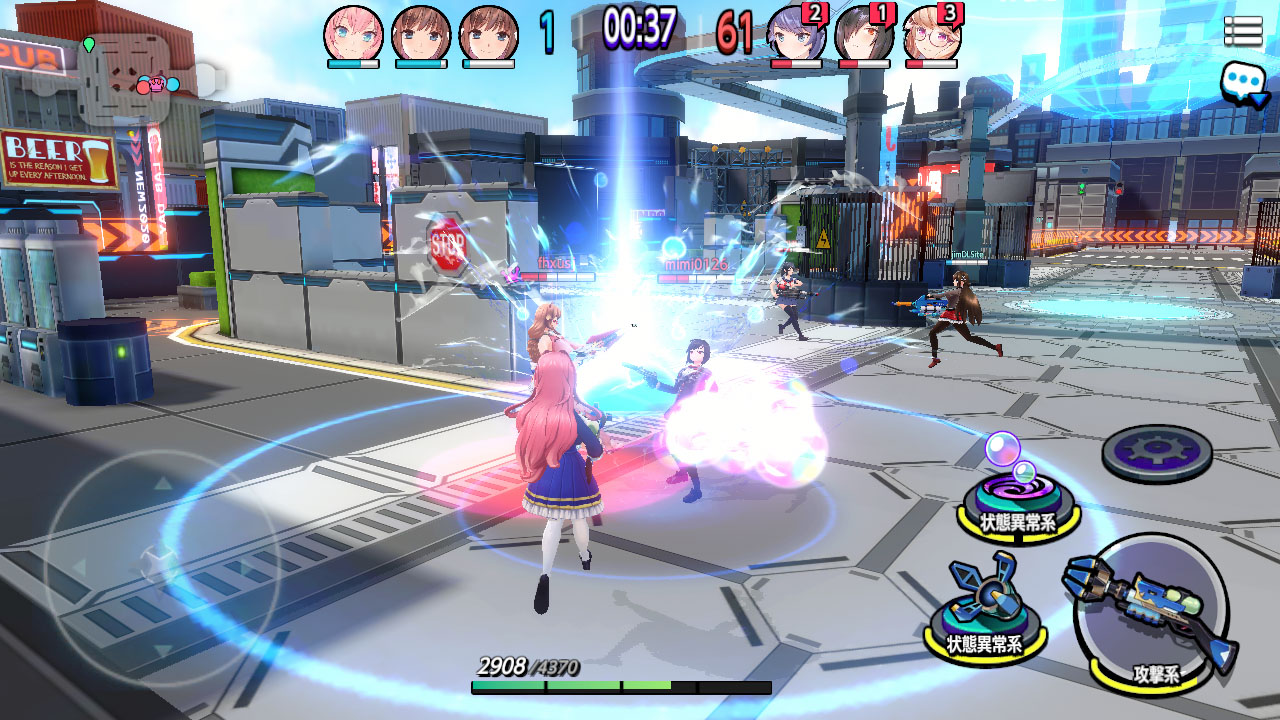Select the purple-haired enemy portrait

click(796, 33)
